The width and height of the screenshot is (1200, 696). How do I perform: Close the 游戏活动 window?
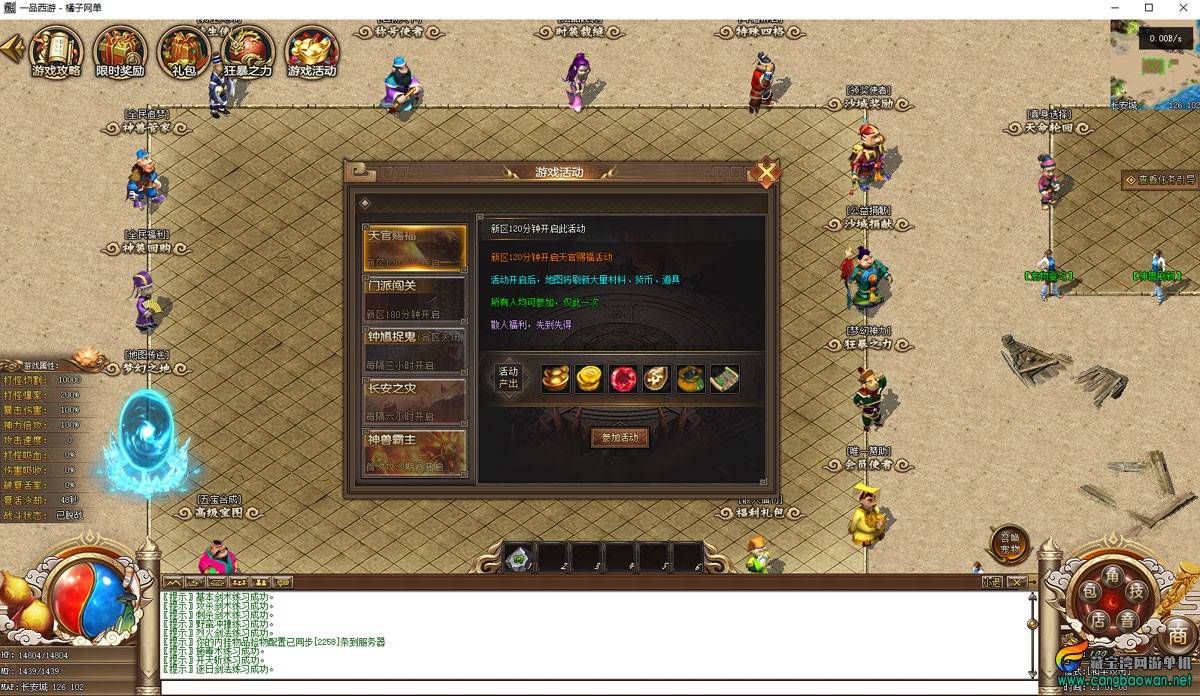pos(766,173)
